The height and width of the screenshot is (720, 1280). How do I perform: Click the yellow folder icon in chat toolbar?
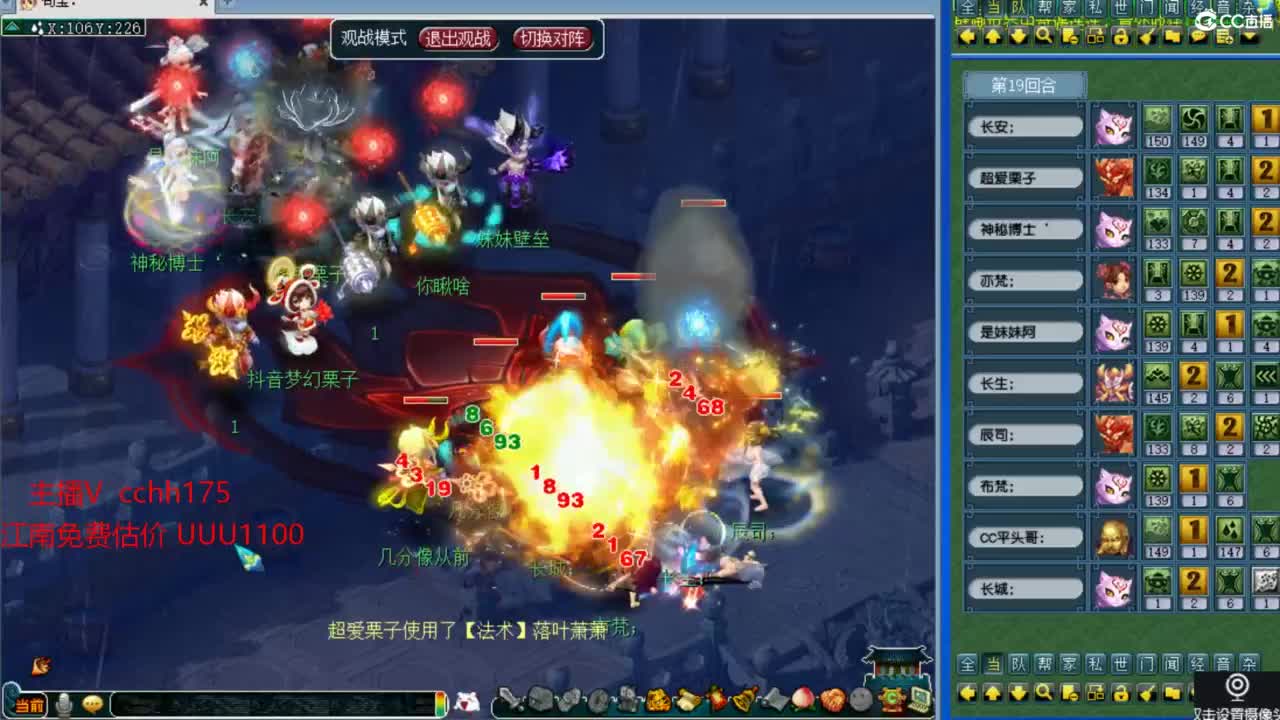[x=1172, y=37]
